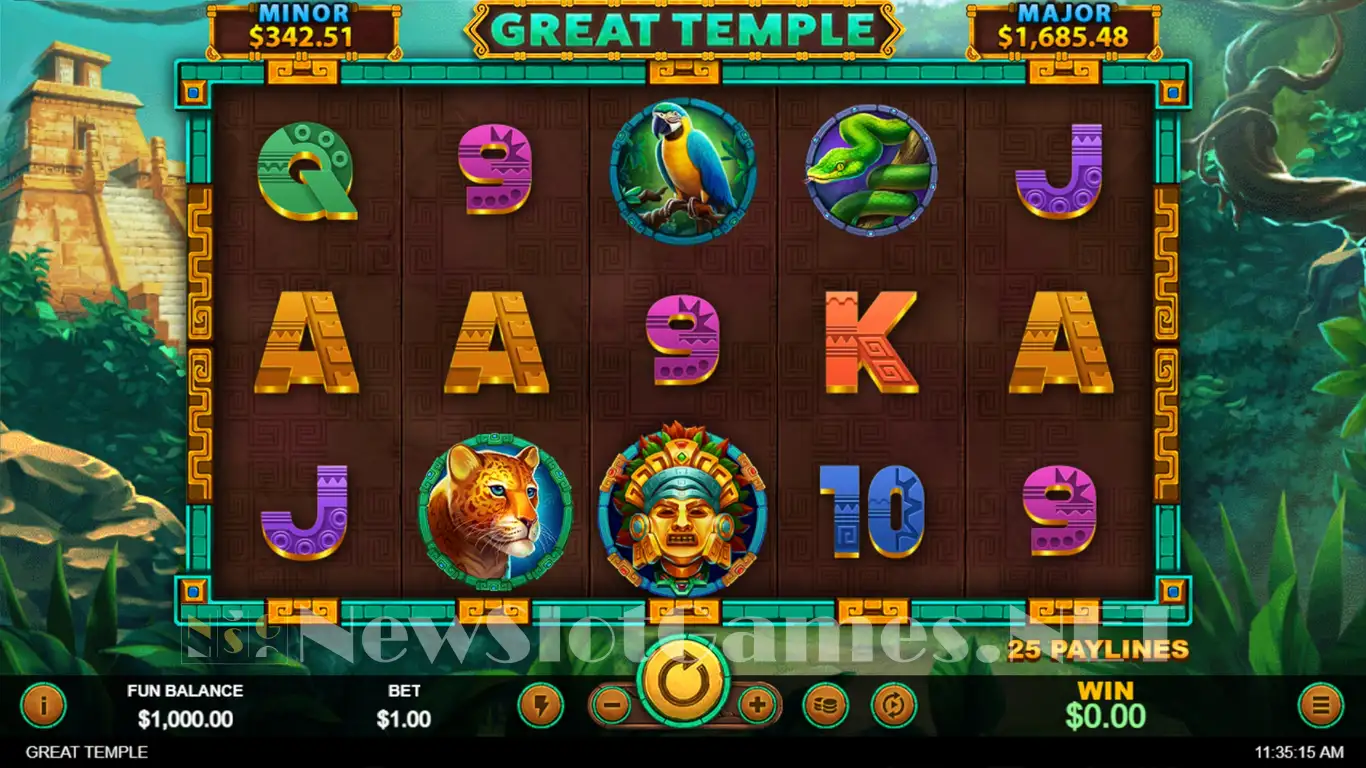Open the info paytable button
Screen dimensions: 1366x768
[x=43, y=706]
